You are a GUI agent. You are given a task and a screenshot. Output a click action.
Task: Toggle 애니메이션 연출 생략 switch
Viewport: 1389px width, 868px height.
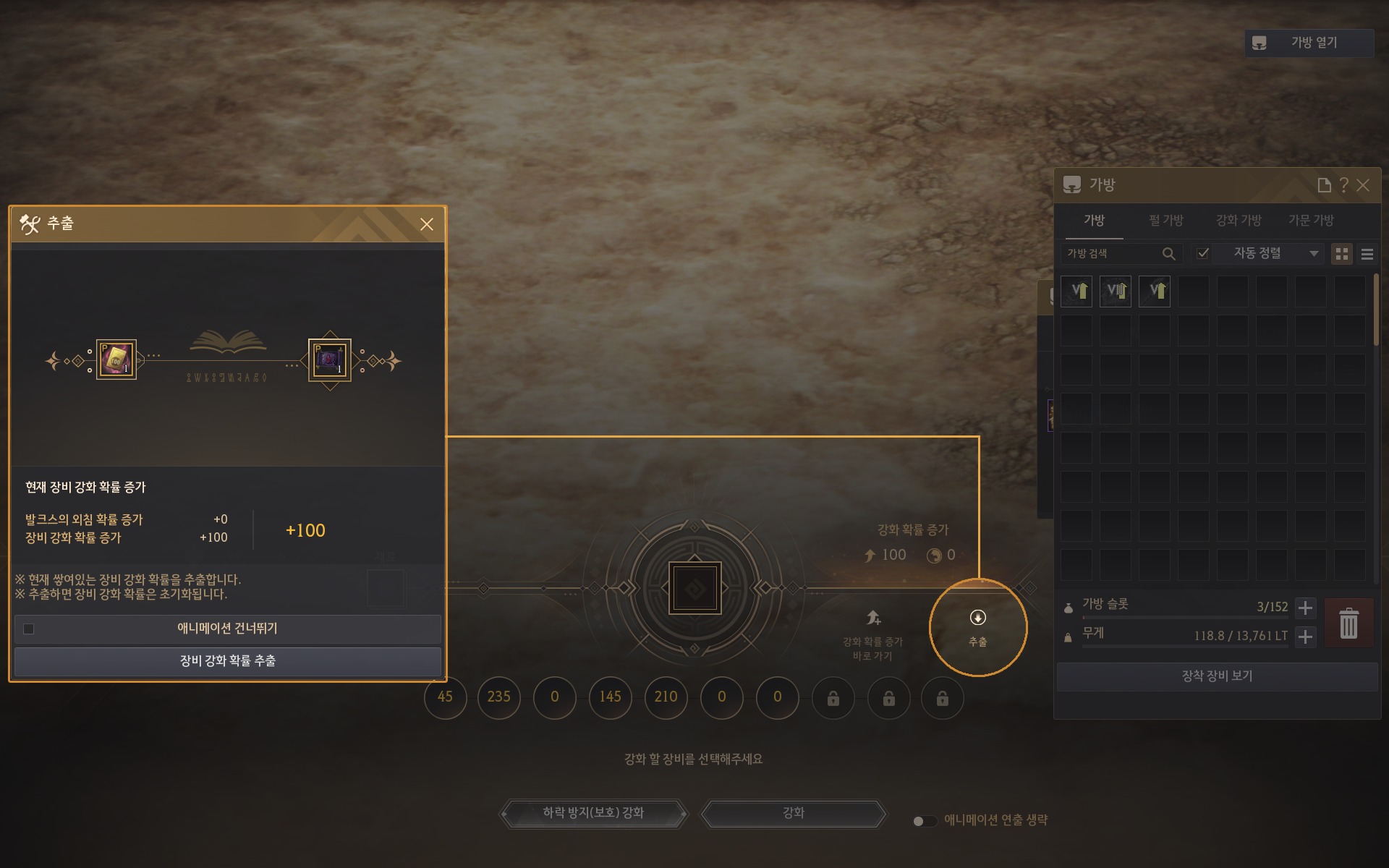click(924, 821)
